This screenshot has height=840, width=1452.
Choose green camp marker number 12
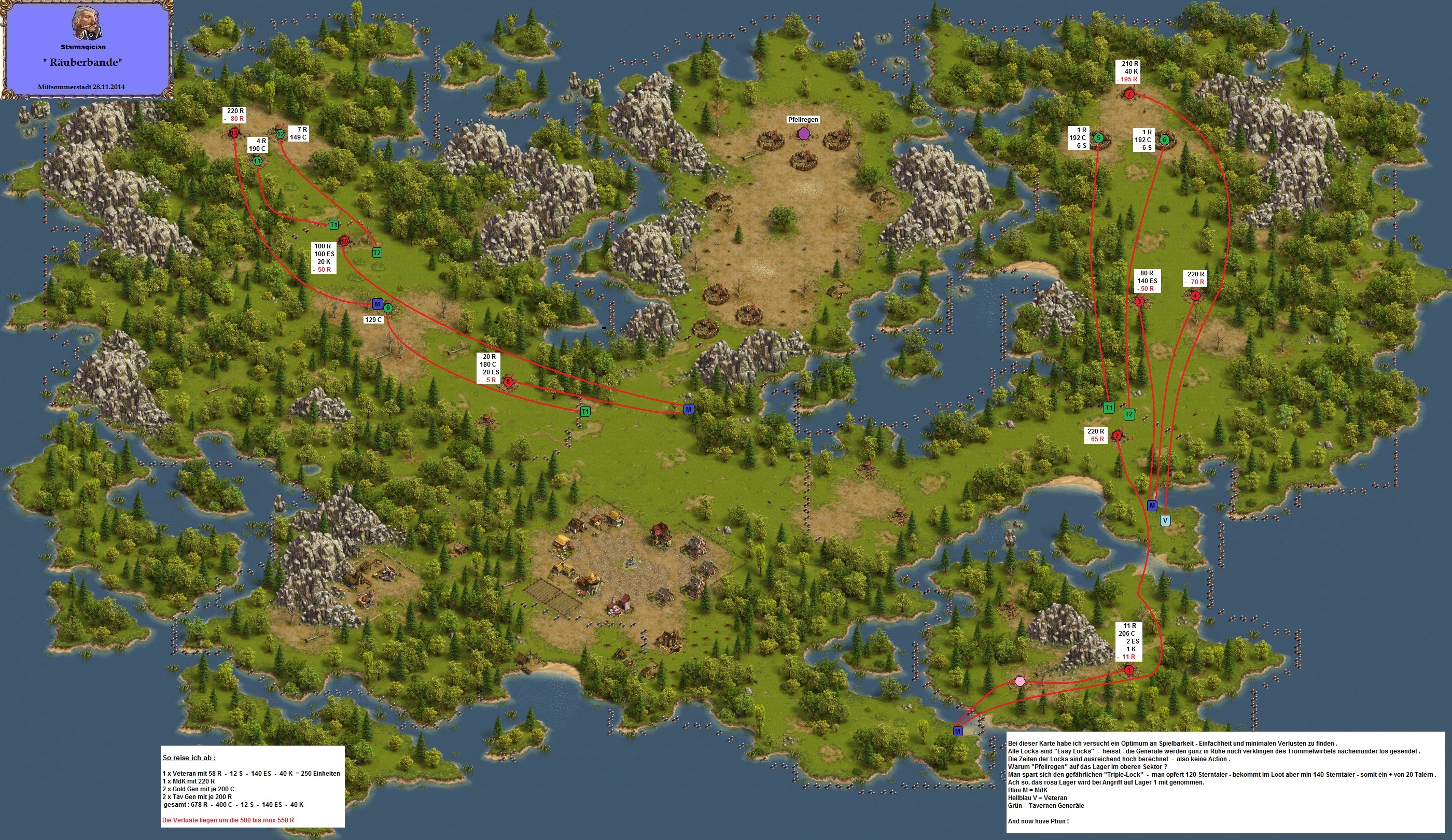pyautogui.click(x=281, y=134)
